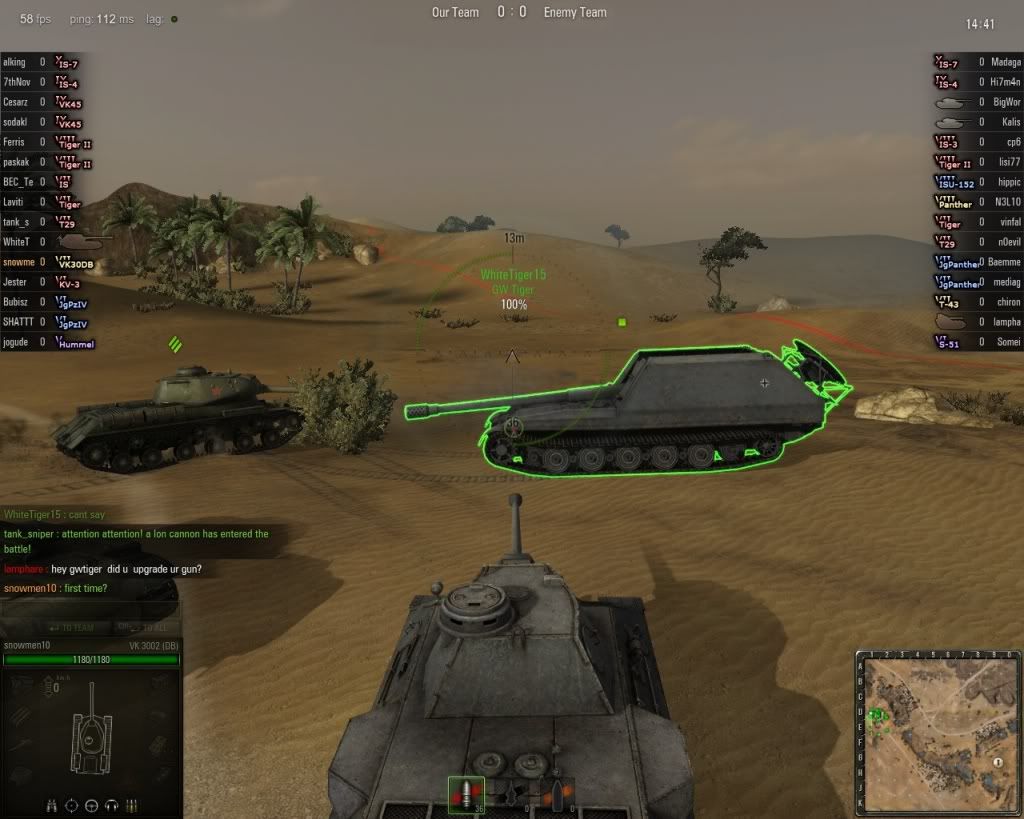Select N3L10's Panther in the enemy list
Image resolution: width=1024 pixels, height=819 pixels.
[978, 202]
